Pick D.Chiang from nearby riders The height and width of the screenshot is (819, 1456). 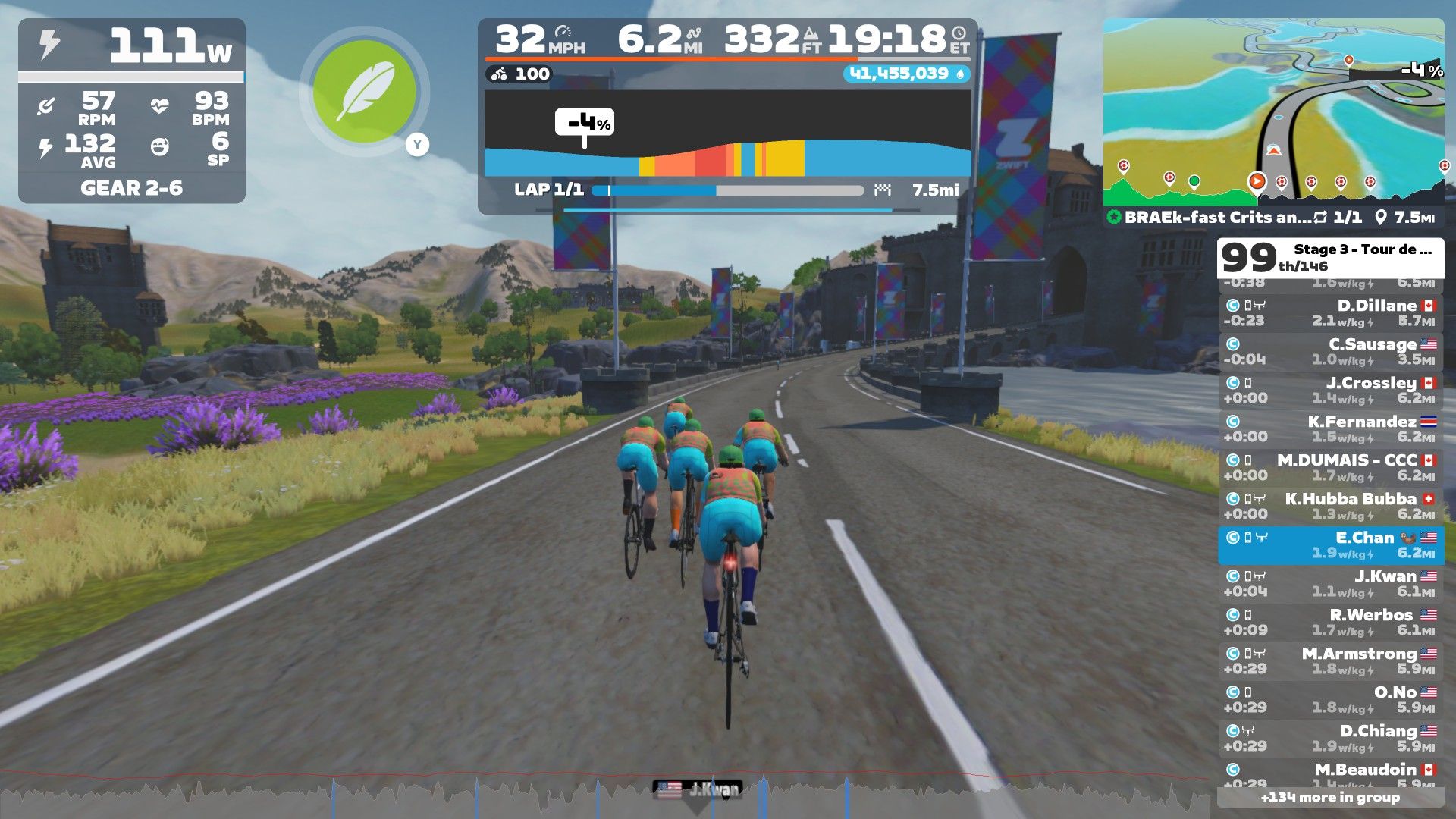pos(1330,739)
